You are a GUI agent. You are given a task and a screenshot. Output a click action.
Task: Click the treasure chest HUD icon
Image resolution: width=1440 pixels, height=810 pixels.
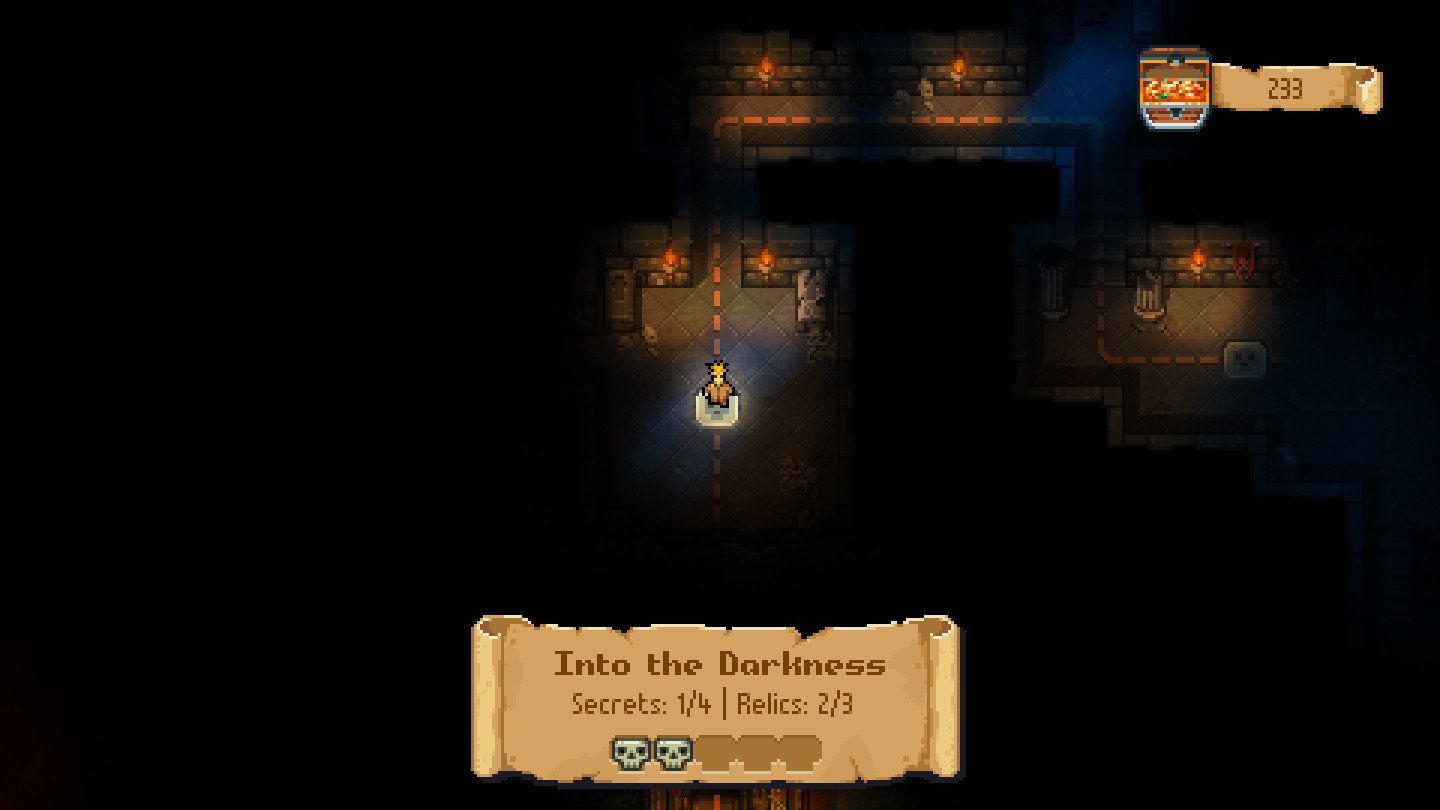[1173, 85]
